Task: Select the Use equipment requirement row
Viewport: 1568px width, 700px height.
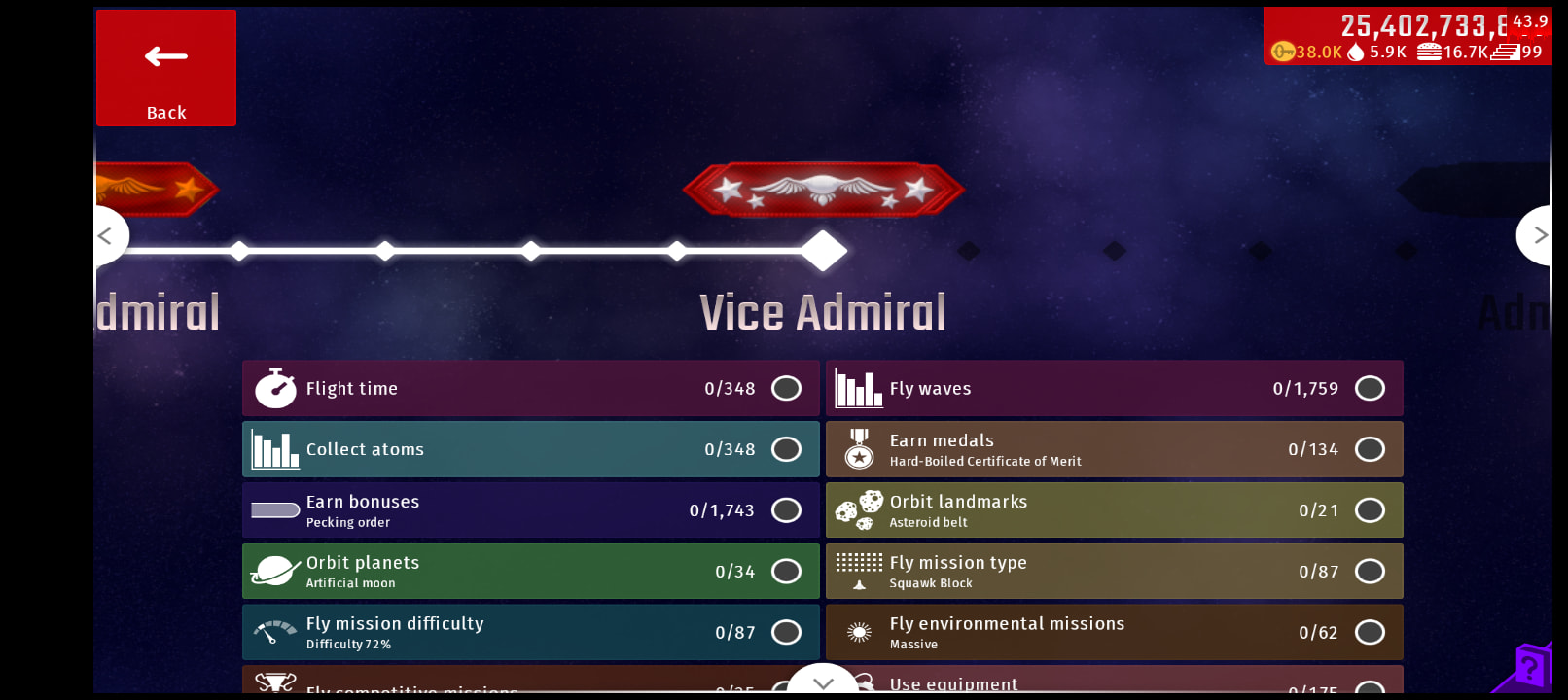Action: (x=1114, y=683)
